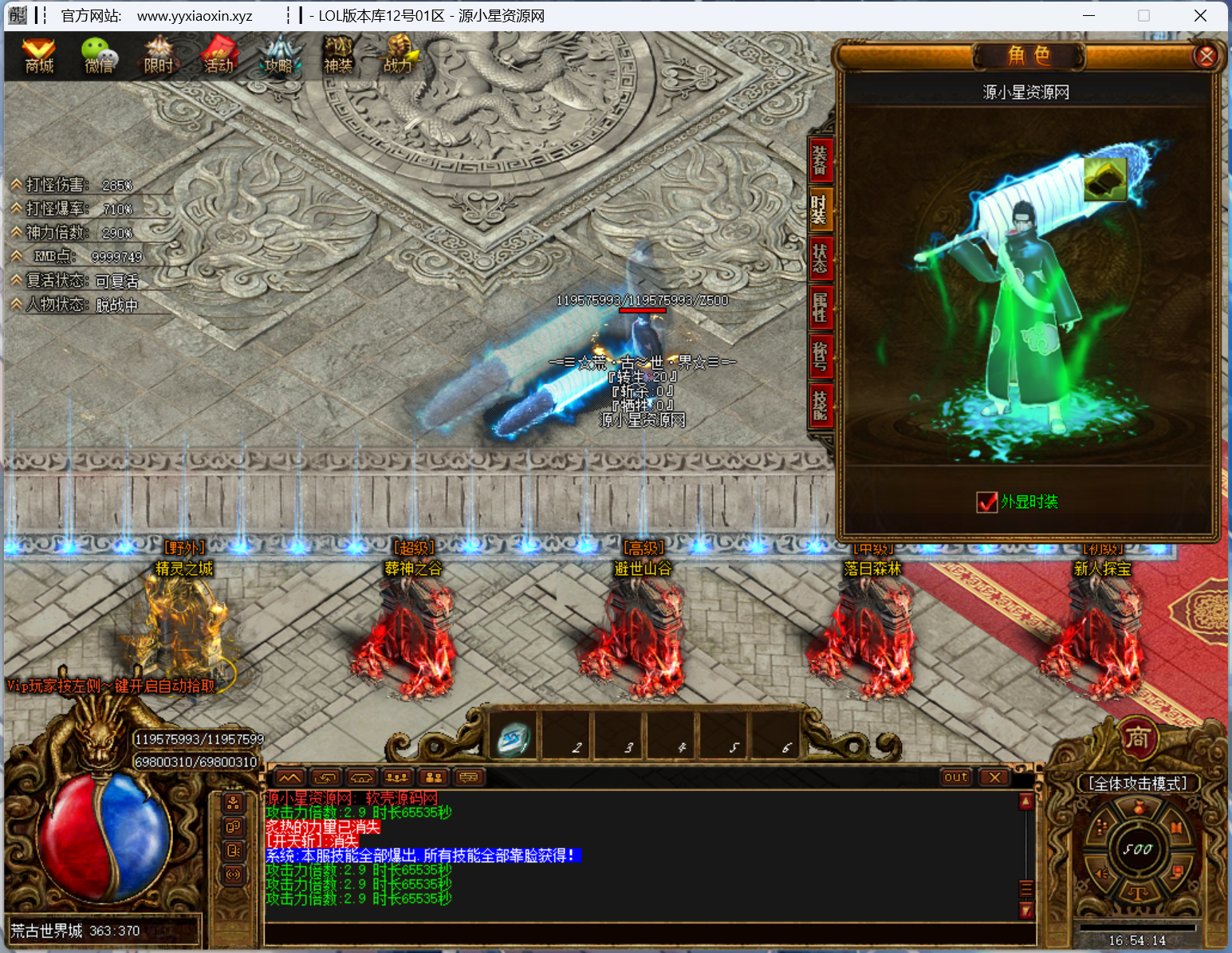Screen dimensions: 1232x953
Task: Click the round 商 merchant button
Action: tap(1137, 738)
